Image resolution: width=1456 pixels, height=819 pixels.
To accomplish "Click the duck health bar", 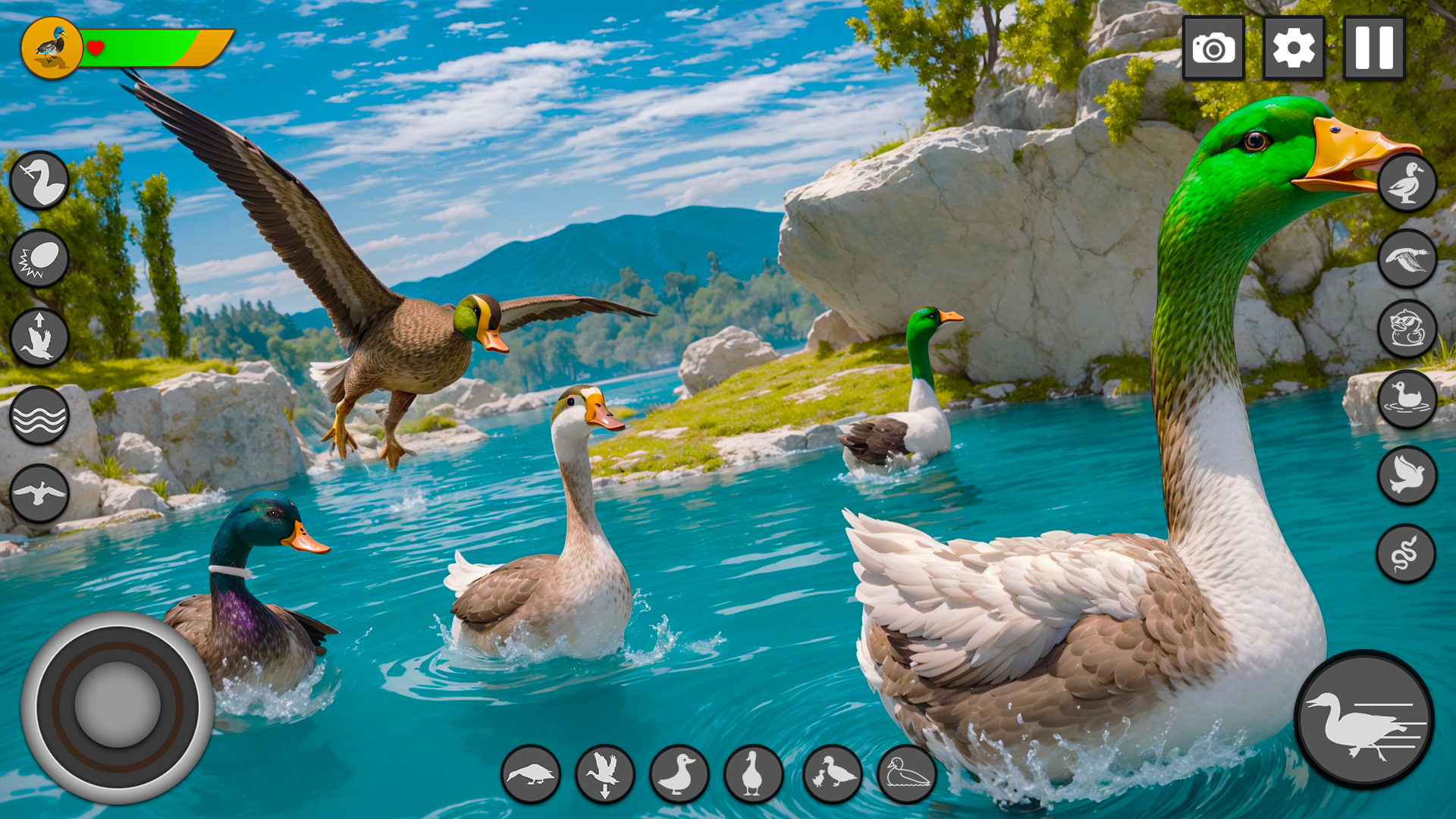I will point(152,45).
